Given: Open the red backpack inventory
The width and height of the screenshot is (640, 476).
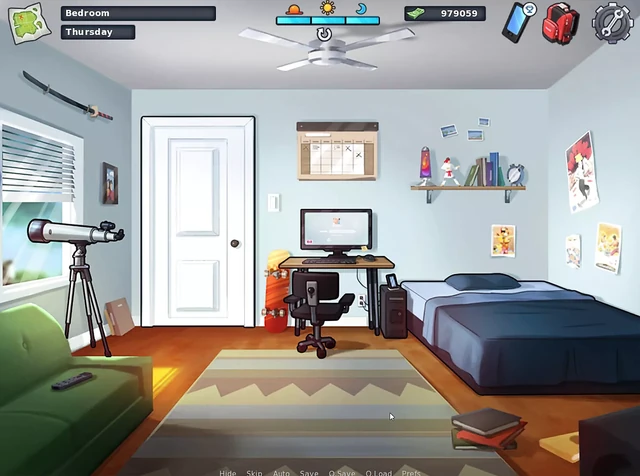Looking at the screenshot, I should click(x=560, y=22).
